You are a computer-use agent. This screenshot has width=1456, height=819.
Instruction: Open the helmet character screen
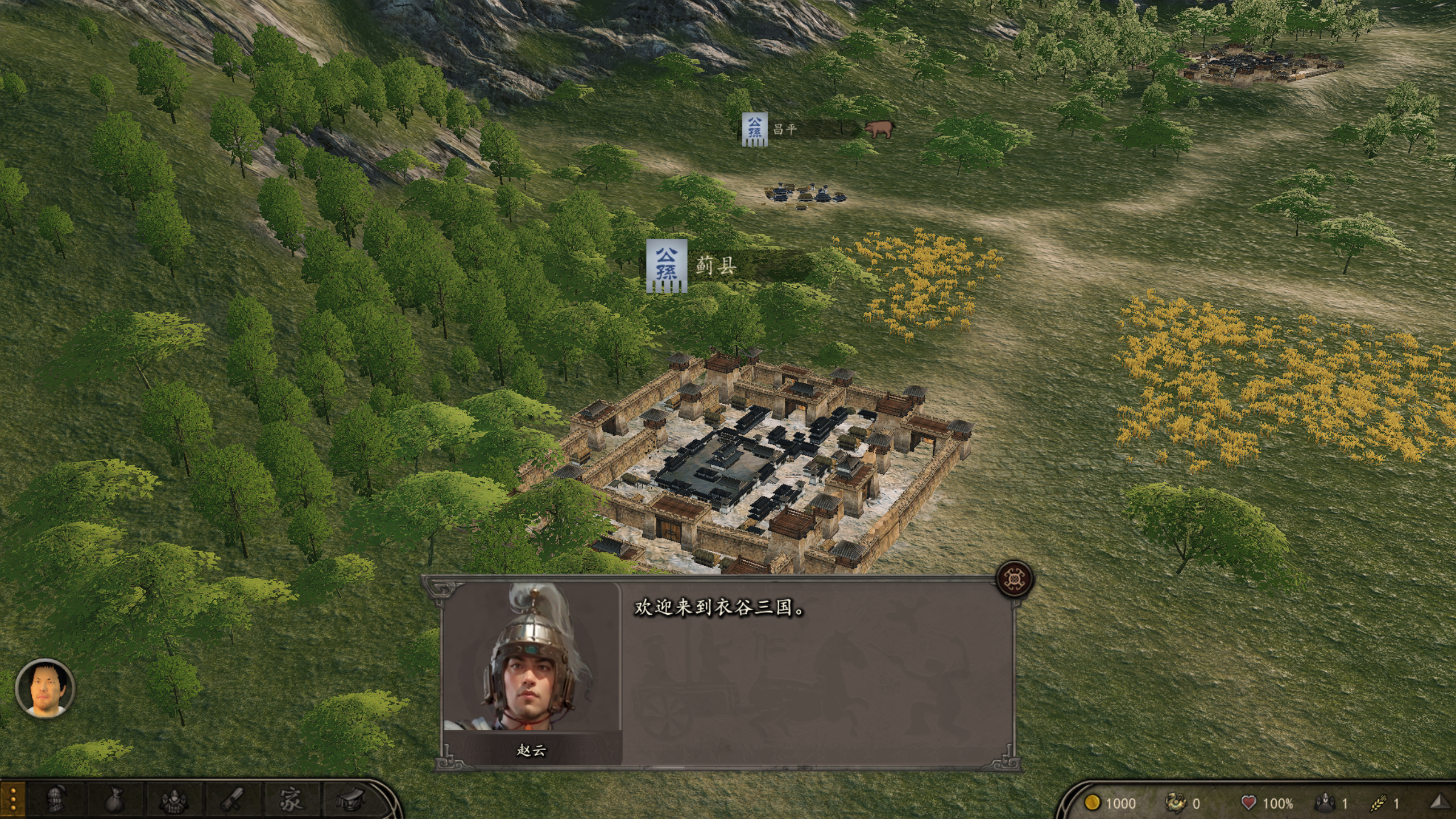point(56,800)
